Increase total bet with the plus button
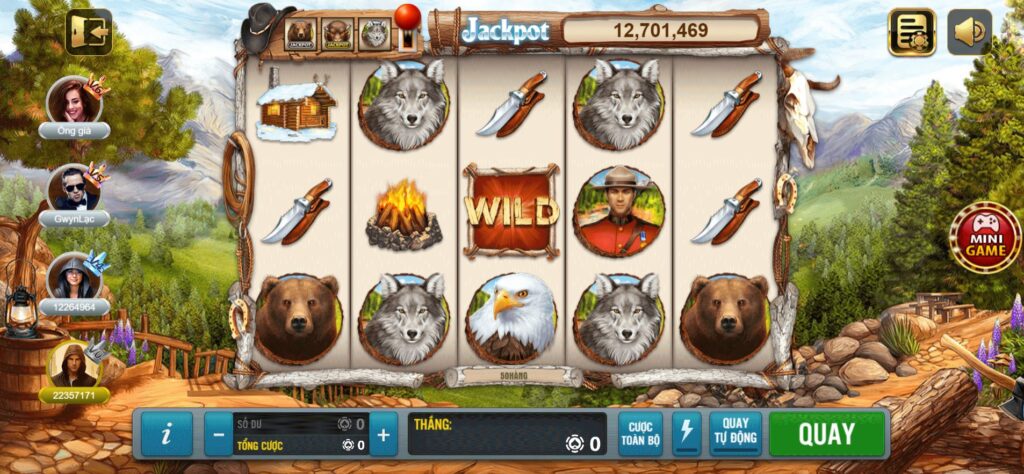The image size is (1024, 474). tap(382, 435)
